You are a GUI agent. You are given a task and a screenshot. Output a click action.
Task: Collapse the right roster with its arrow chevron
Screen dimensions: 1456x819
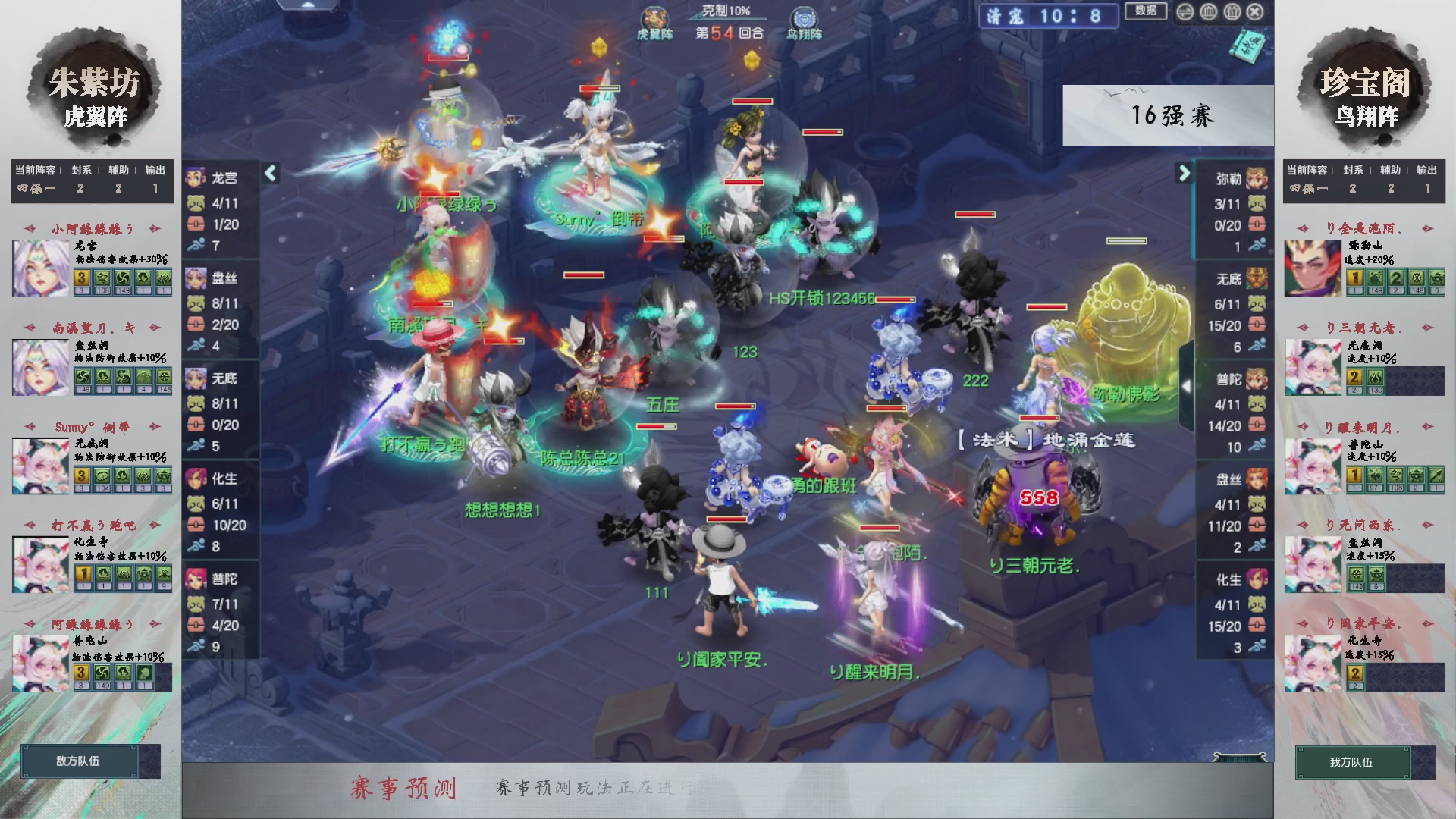(x=1183, y=173)
